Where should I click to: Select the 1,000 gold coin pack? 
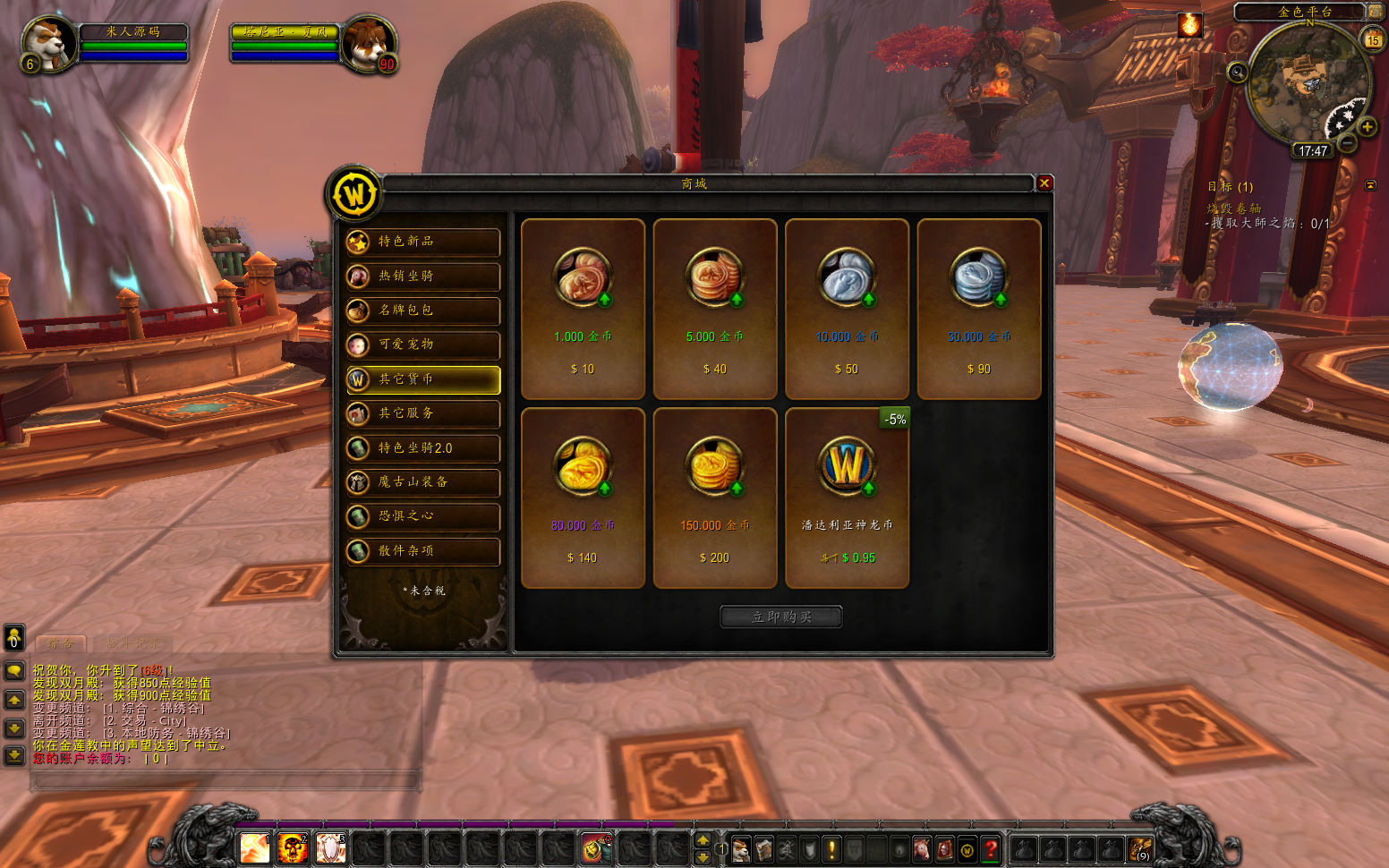(583, 309)
